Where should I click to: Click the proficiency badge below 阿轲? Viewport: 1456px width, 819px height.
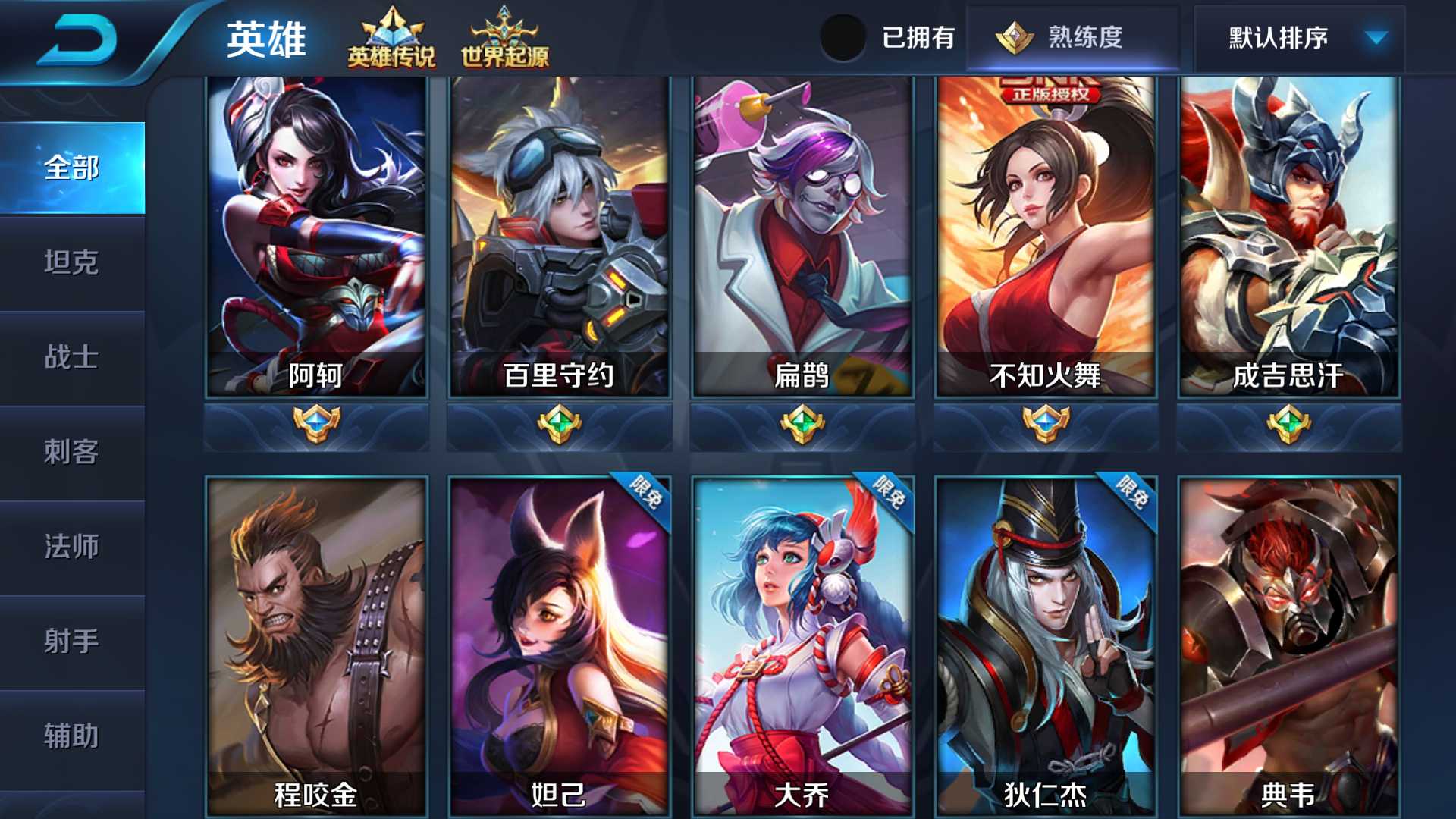click(x=316, y=425)
